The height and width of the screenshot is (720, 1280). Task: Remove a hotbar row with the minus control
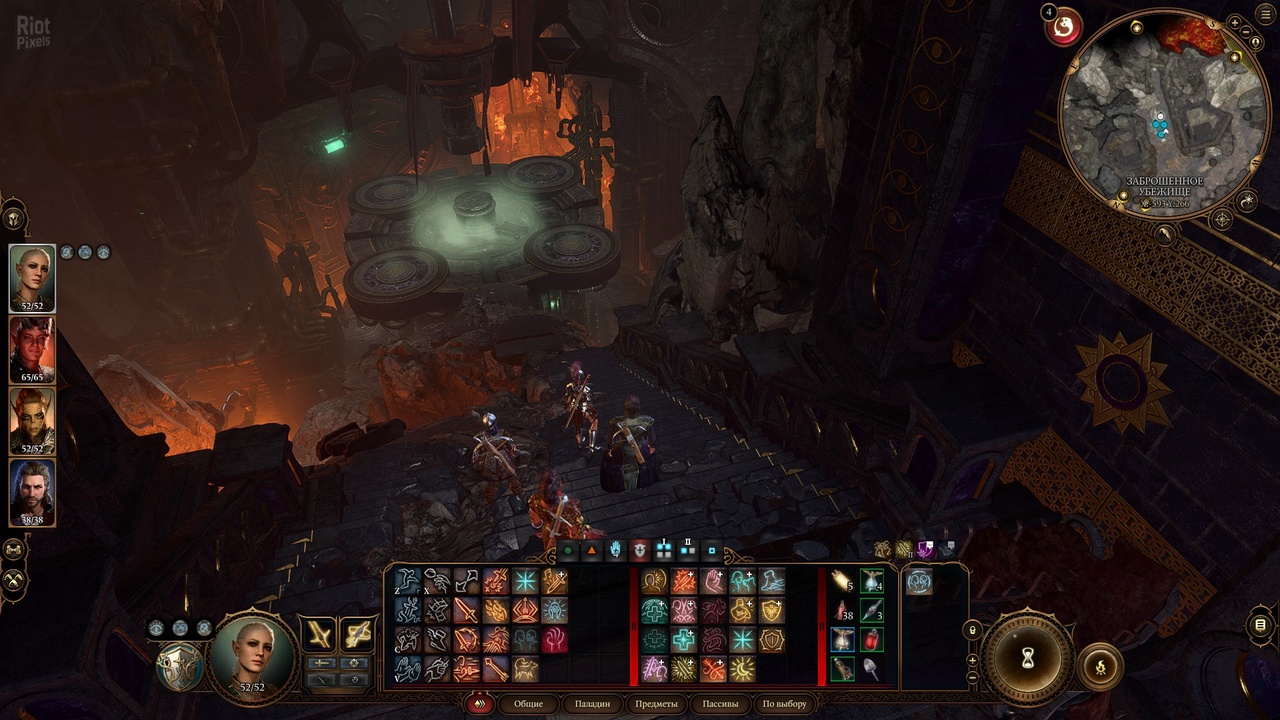point(972,678)
